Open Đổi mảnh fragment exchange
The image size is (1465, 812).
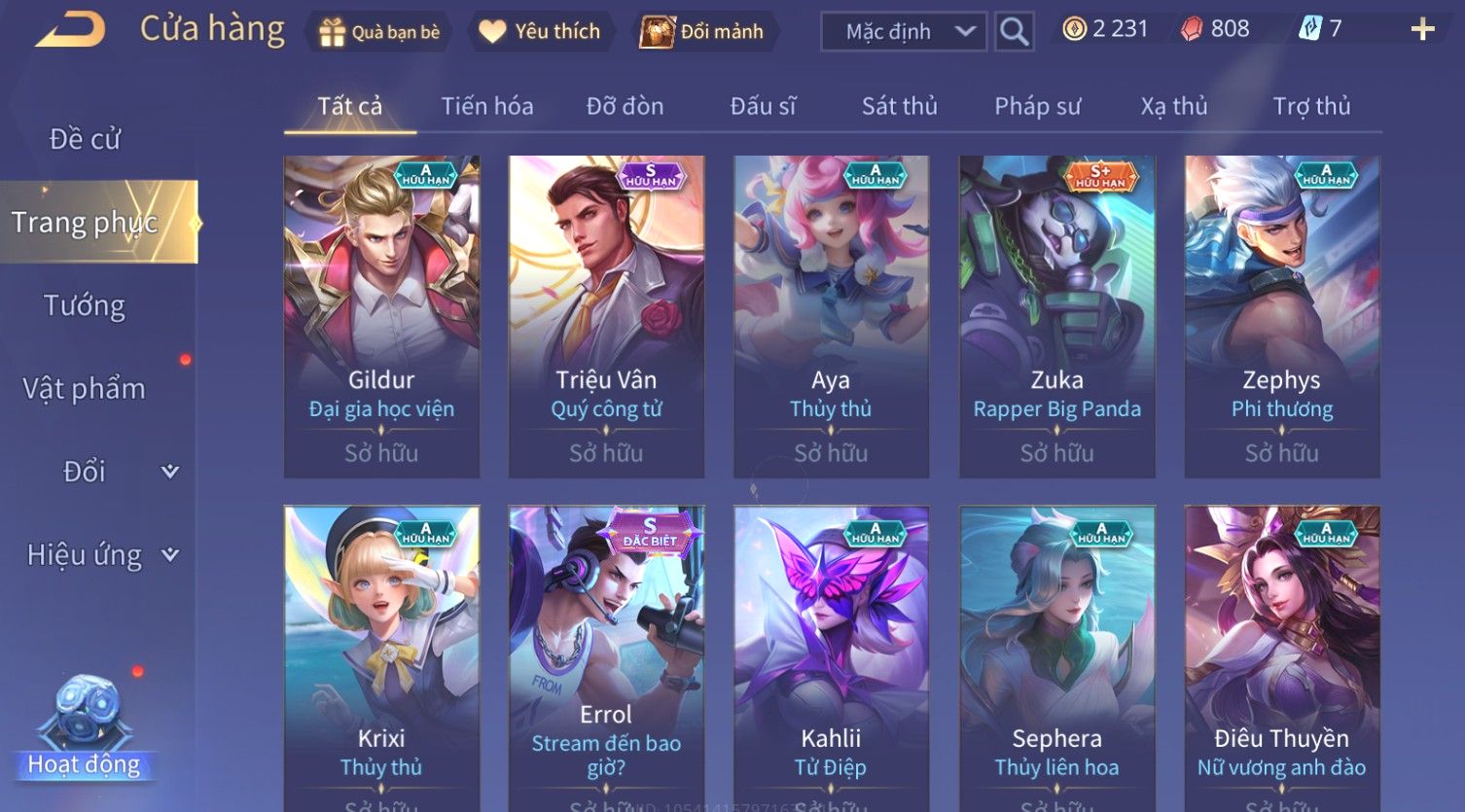(702, 32)
